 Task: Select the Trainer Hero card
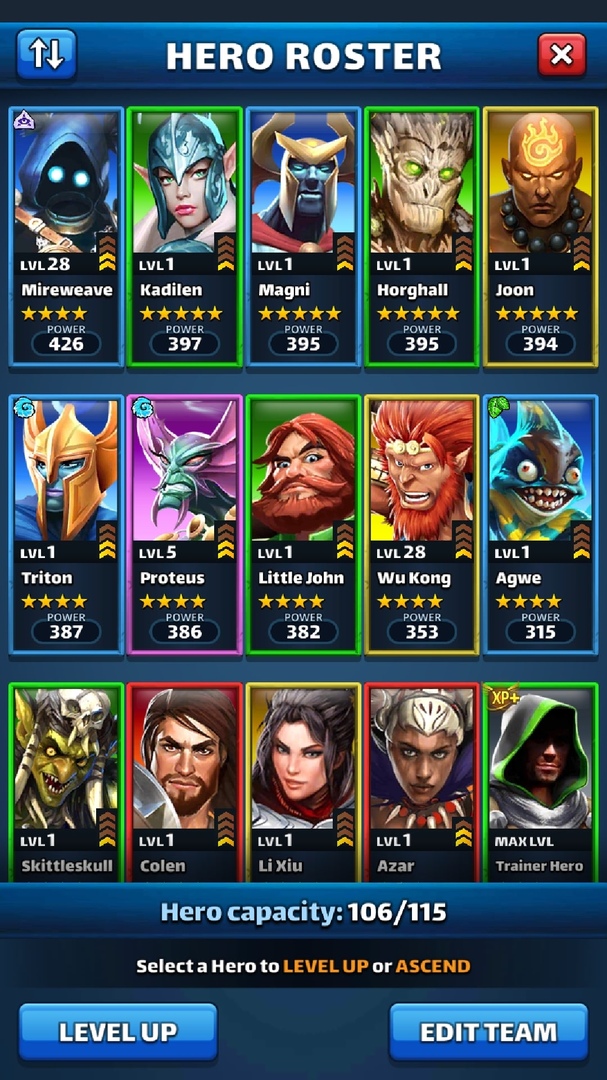[540, 782]
